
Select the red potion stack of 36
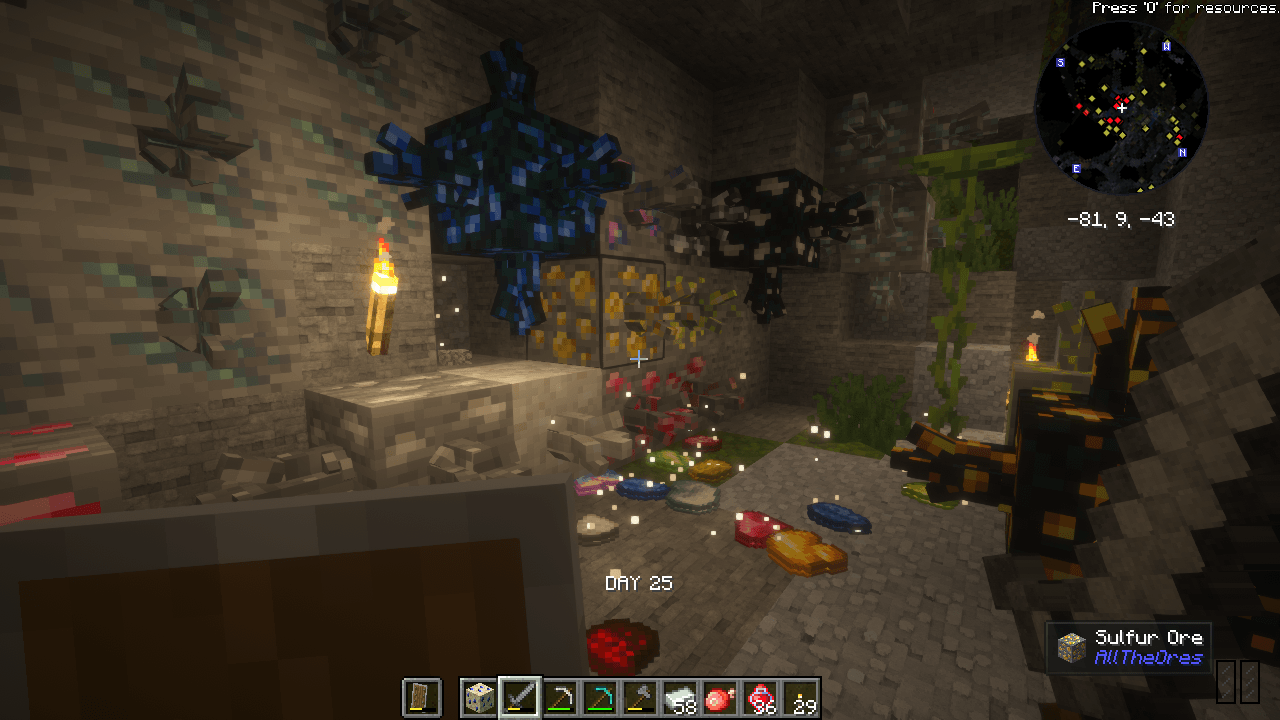pos(761,697)
